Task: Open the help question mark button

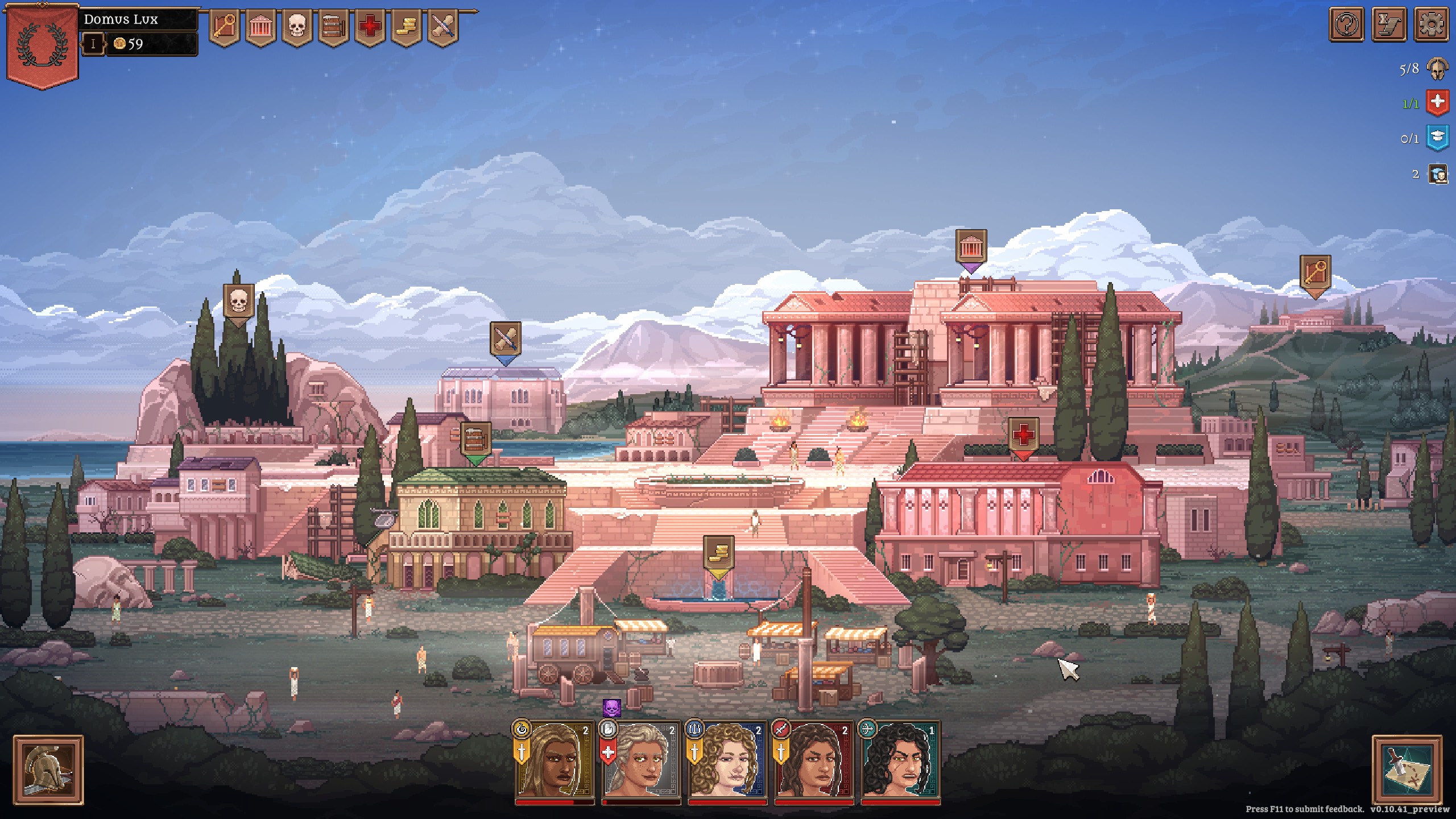Action: pos(1346,24)
